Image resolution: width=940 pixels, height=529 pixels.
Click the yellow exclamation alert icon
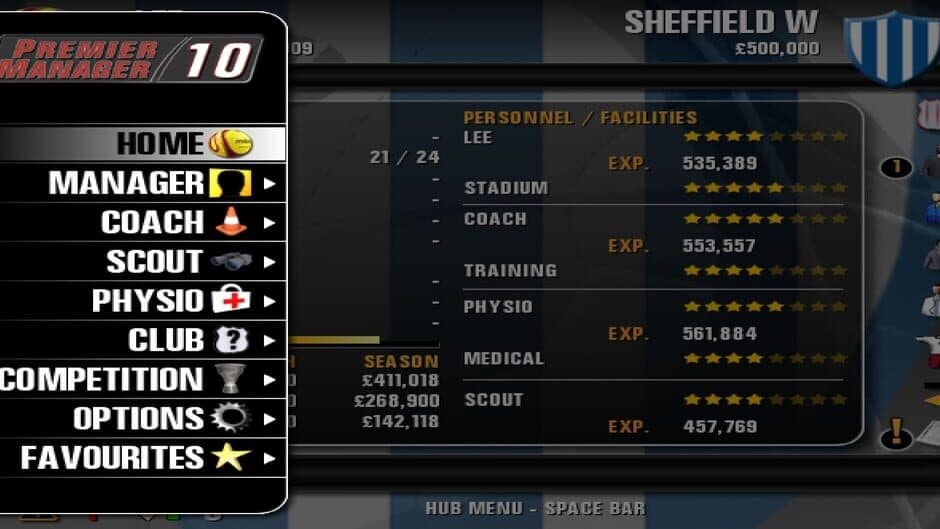[897, 433]
